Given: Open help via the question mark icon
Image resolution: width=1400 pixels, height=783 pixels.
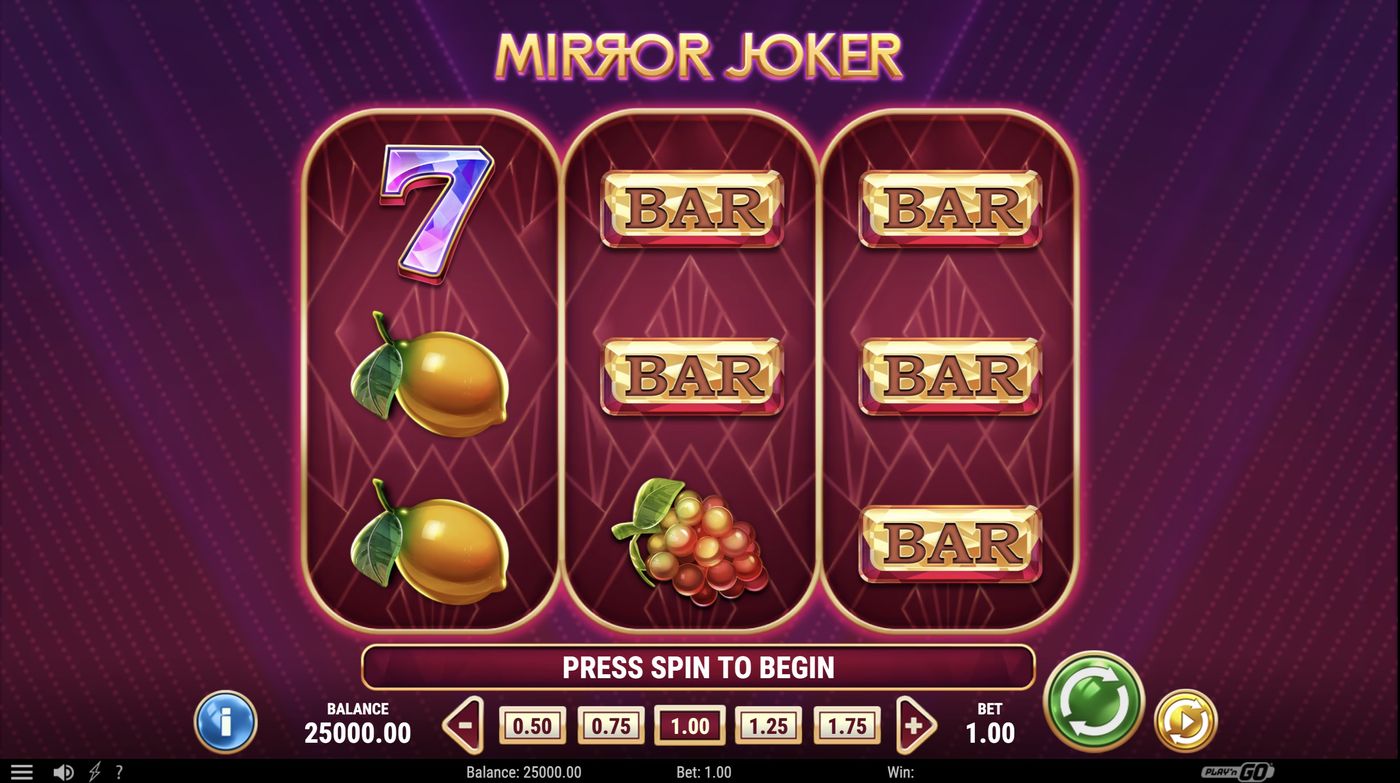Looking at the screenshot, I should click(x=120, y=771).
